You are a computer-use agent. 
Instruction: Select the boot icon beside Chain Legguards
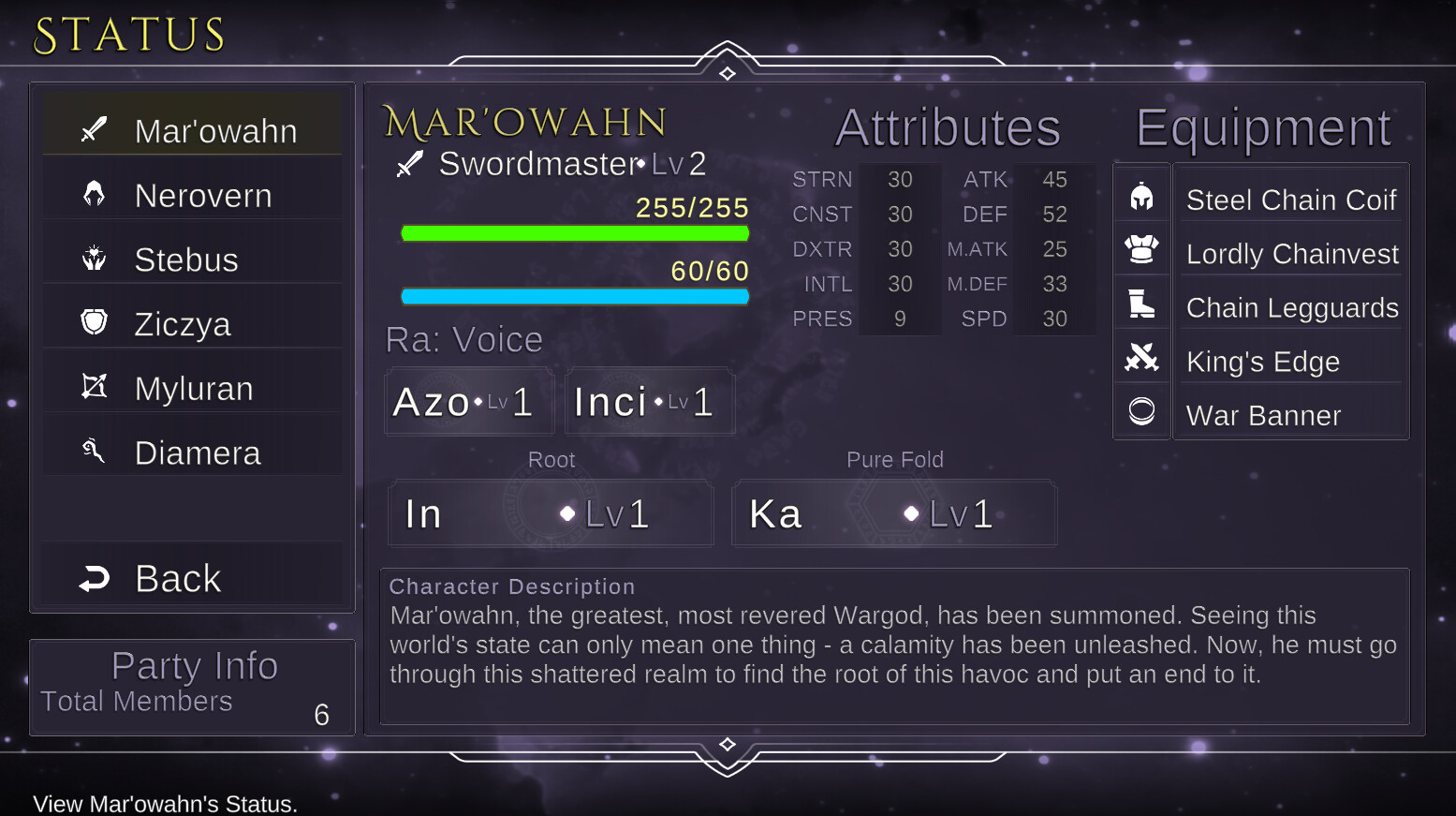(x=1141, y=304)
